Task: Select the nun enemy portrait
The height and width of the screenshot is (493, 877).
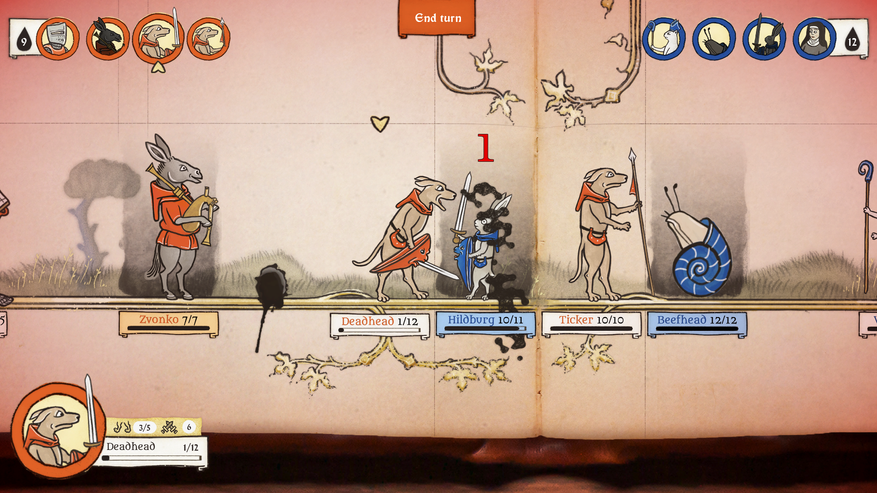Action: click(x=814, y=39)
